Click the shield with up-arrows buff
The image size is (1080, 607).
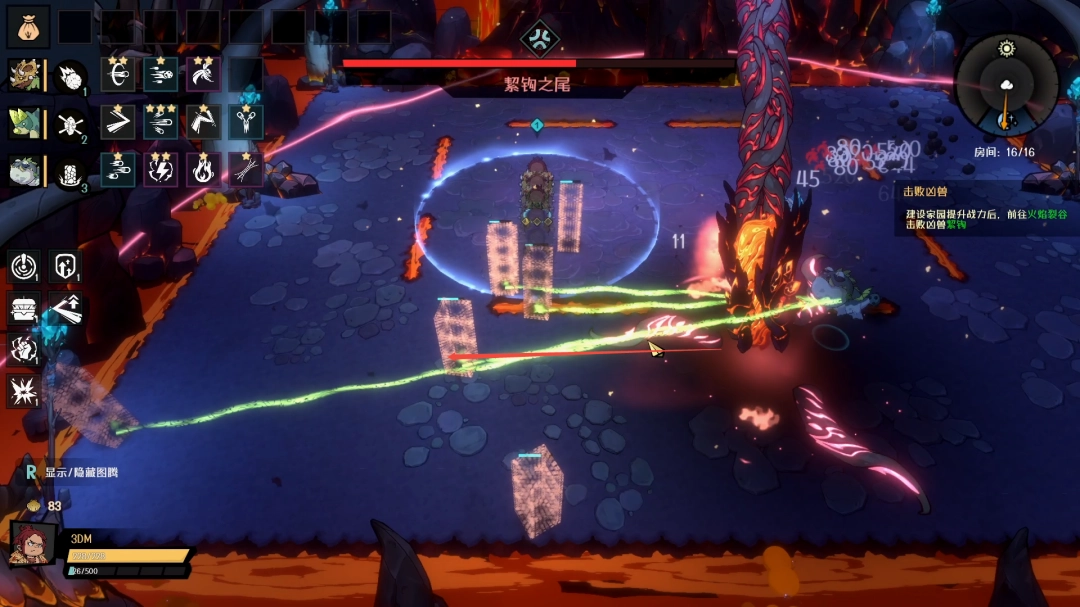click(x=66, y=267)
